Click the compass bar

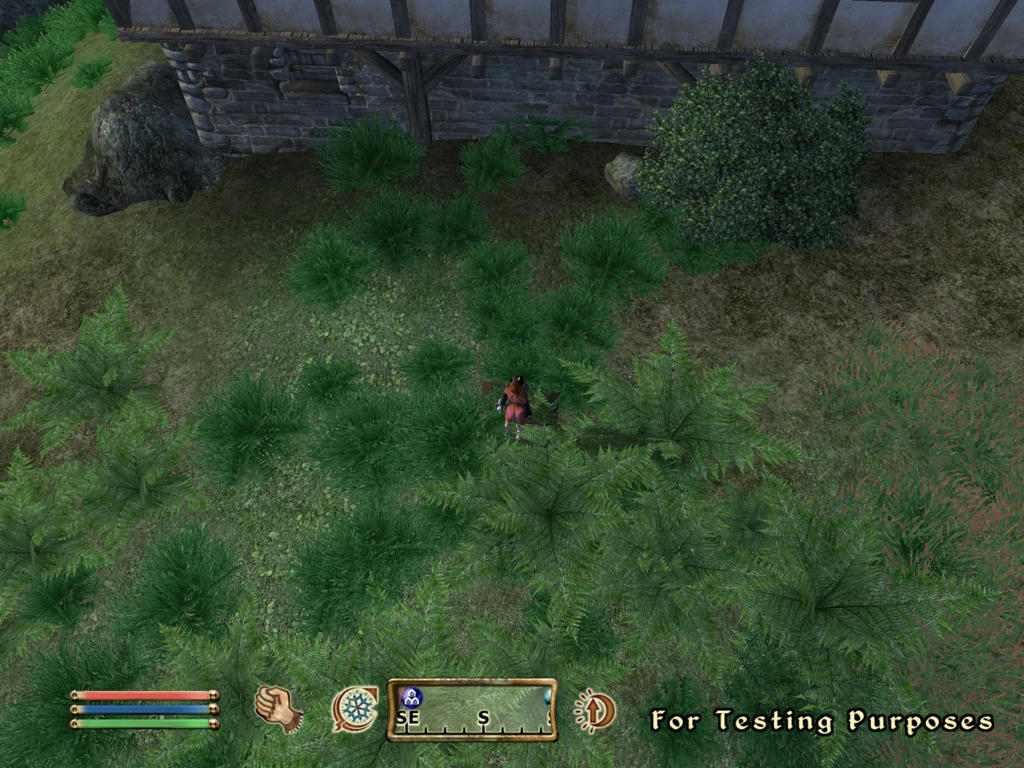472,710
